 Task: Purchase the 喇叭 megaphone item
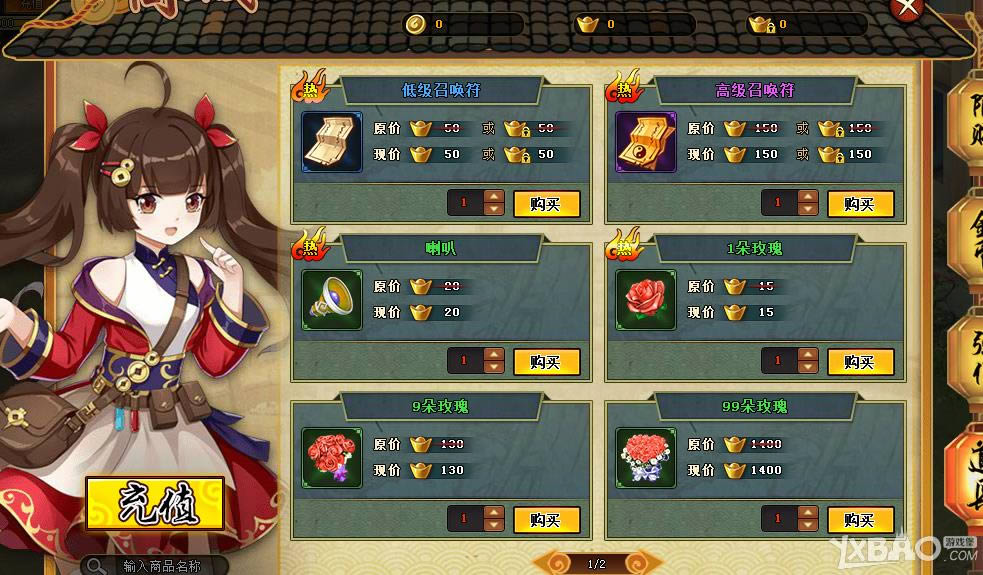tap(546, 362)
